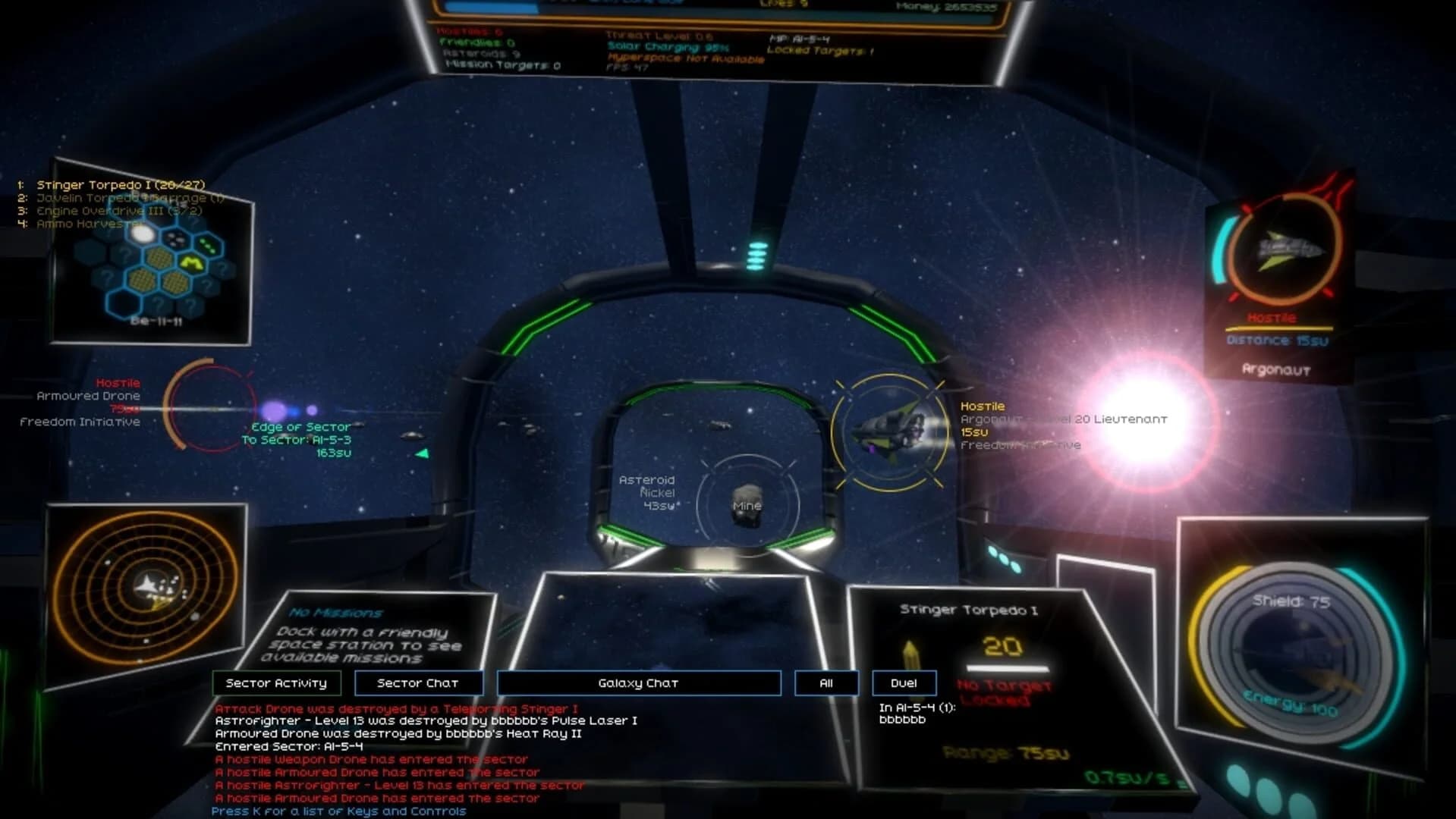
Task: Enable the Duel filter
Action: pos(904,682)
